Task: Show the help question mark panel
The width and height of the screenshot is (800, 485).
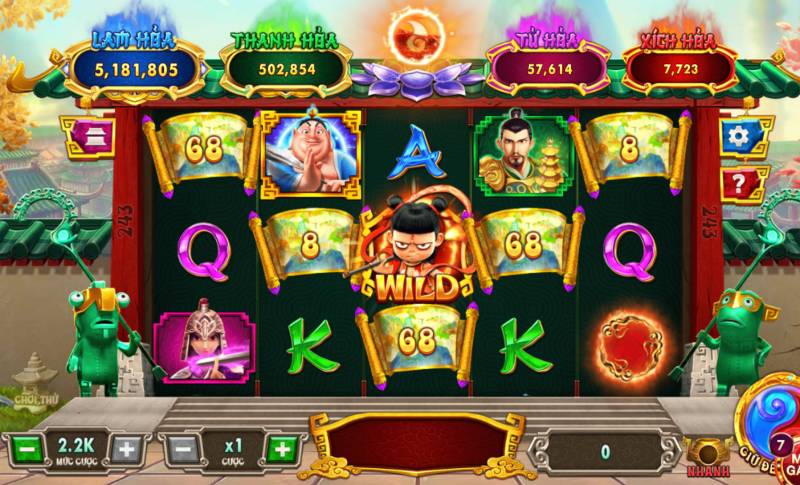Action: [x=739, y=183]
